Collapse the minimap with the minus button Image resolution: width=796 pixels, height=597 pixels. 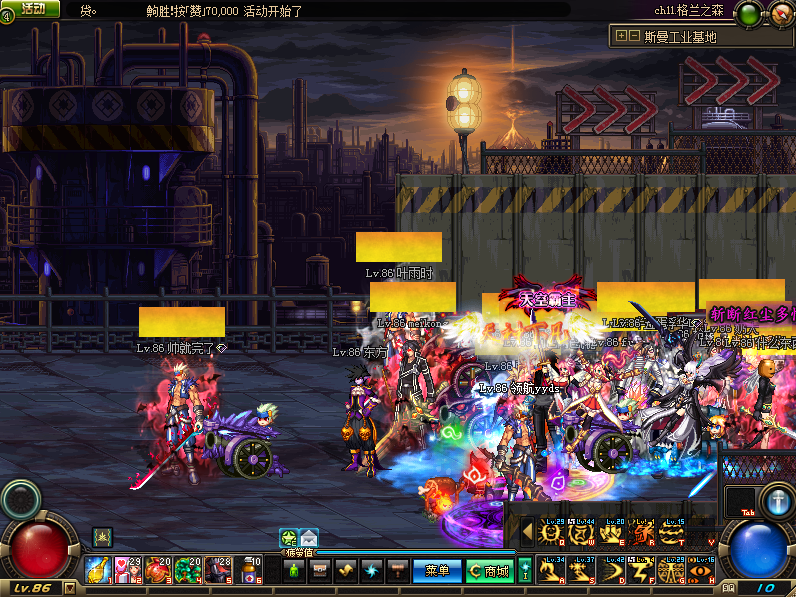pyautogui.click(x=634, y=36)
